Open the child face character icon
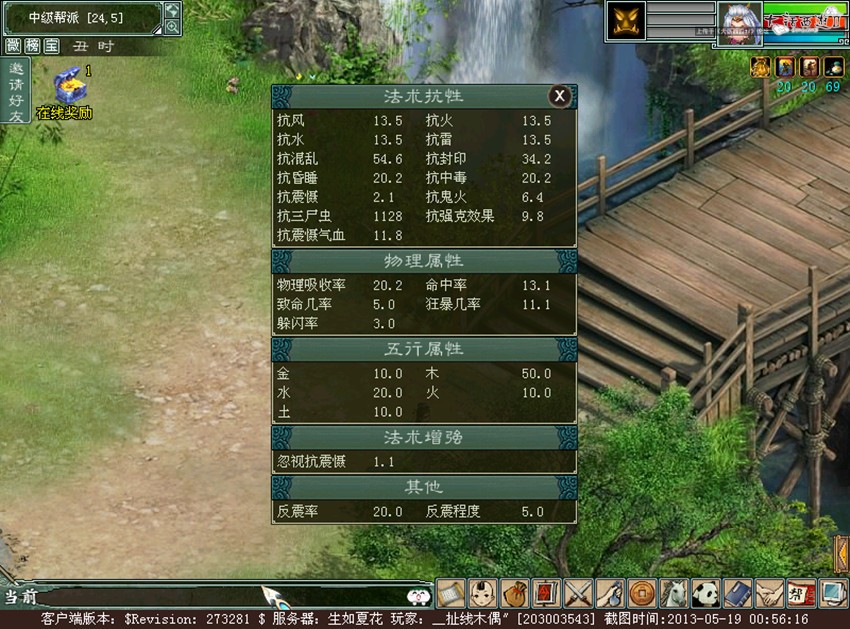Image resolution: width=850 pixels, height=629 pixels. coord(483,593)
